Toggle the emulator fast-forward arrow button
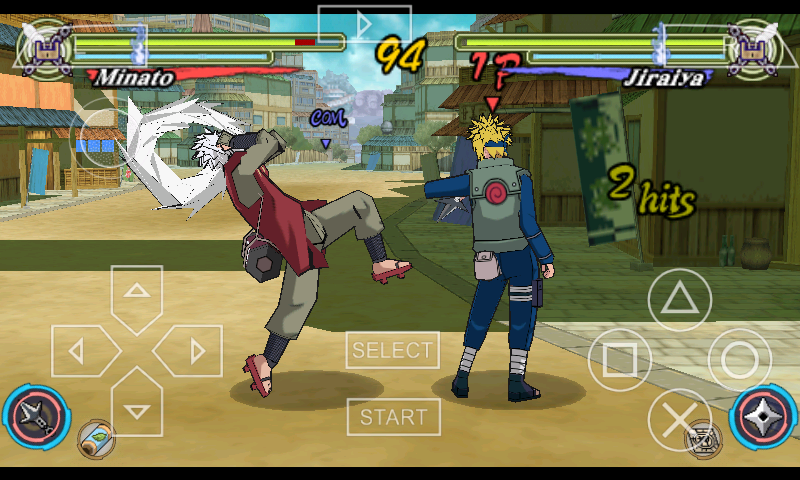This screenshot has height=480, width=800. [x=364, y=23]
